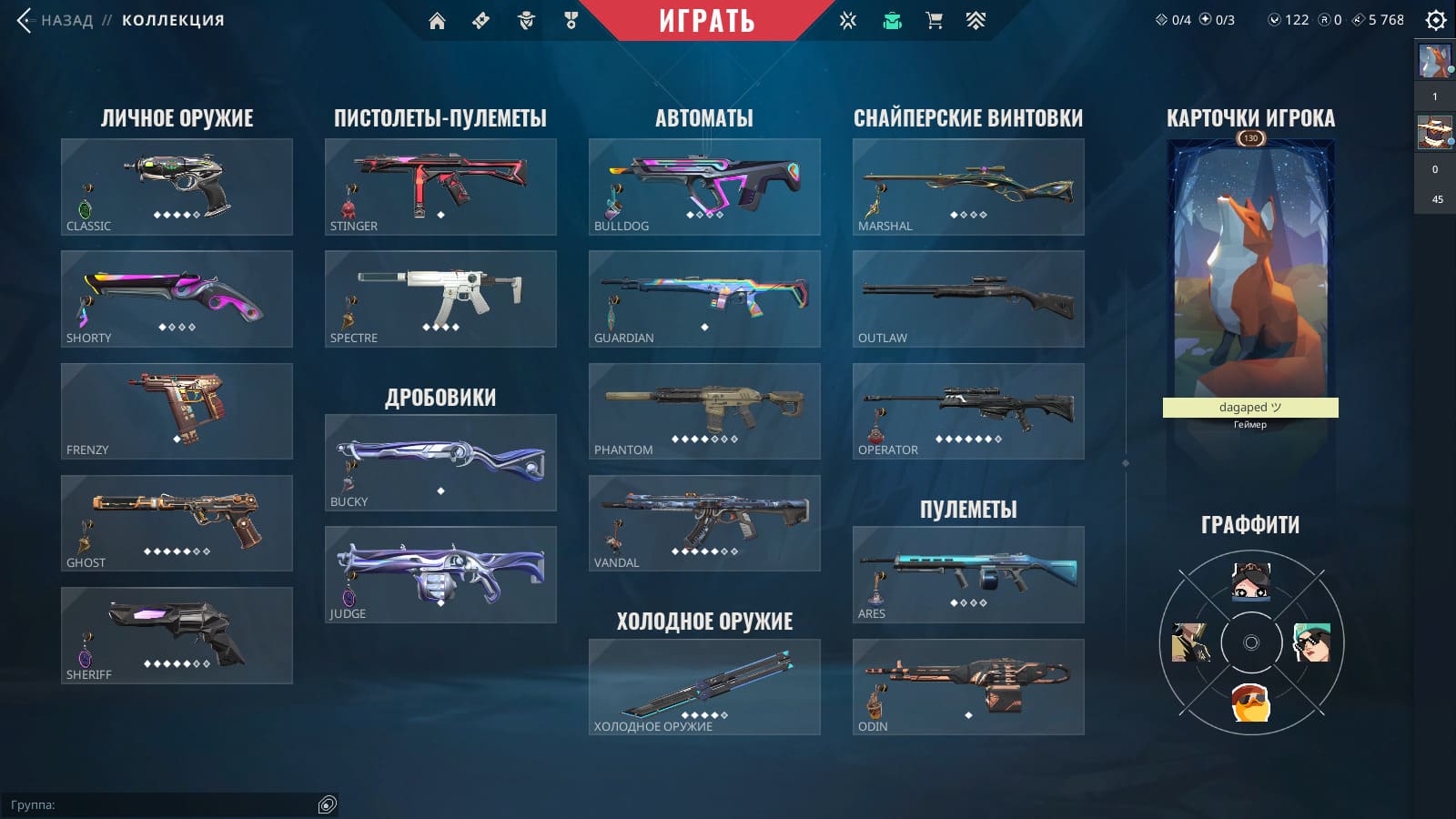Open the store cart icon
The height and width of the screenshot is (819, 1456).
[x=934, y=21]
